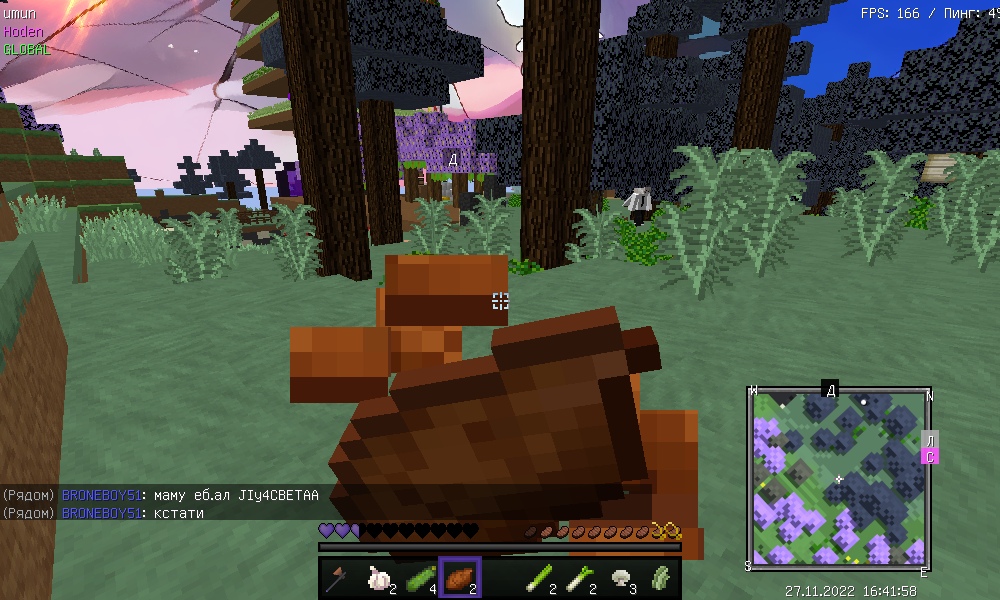This screenshot has height=600, width=1000.
Task: Select the highlighted brown cooked meat slot
Action: 460,577
